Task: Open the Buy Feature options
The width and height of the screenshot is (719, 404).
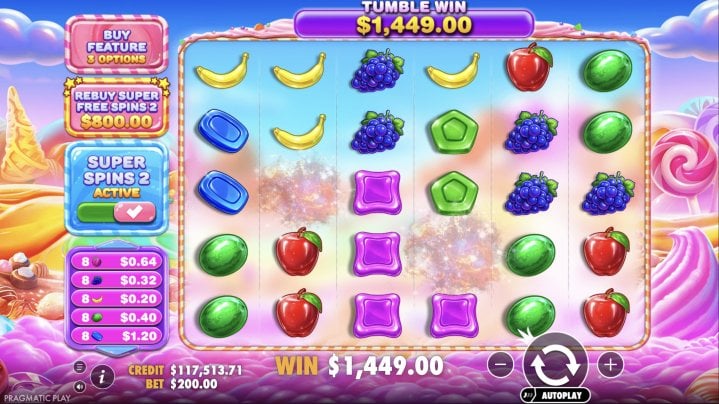Action: coord(116,43)
